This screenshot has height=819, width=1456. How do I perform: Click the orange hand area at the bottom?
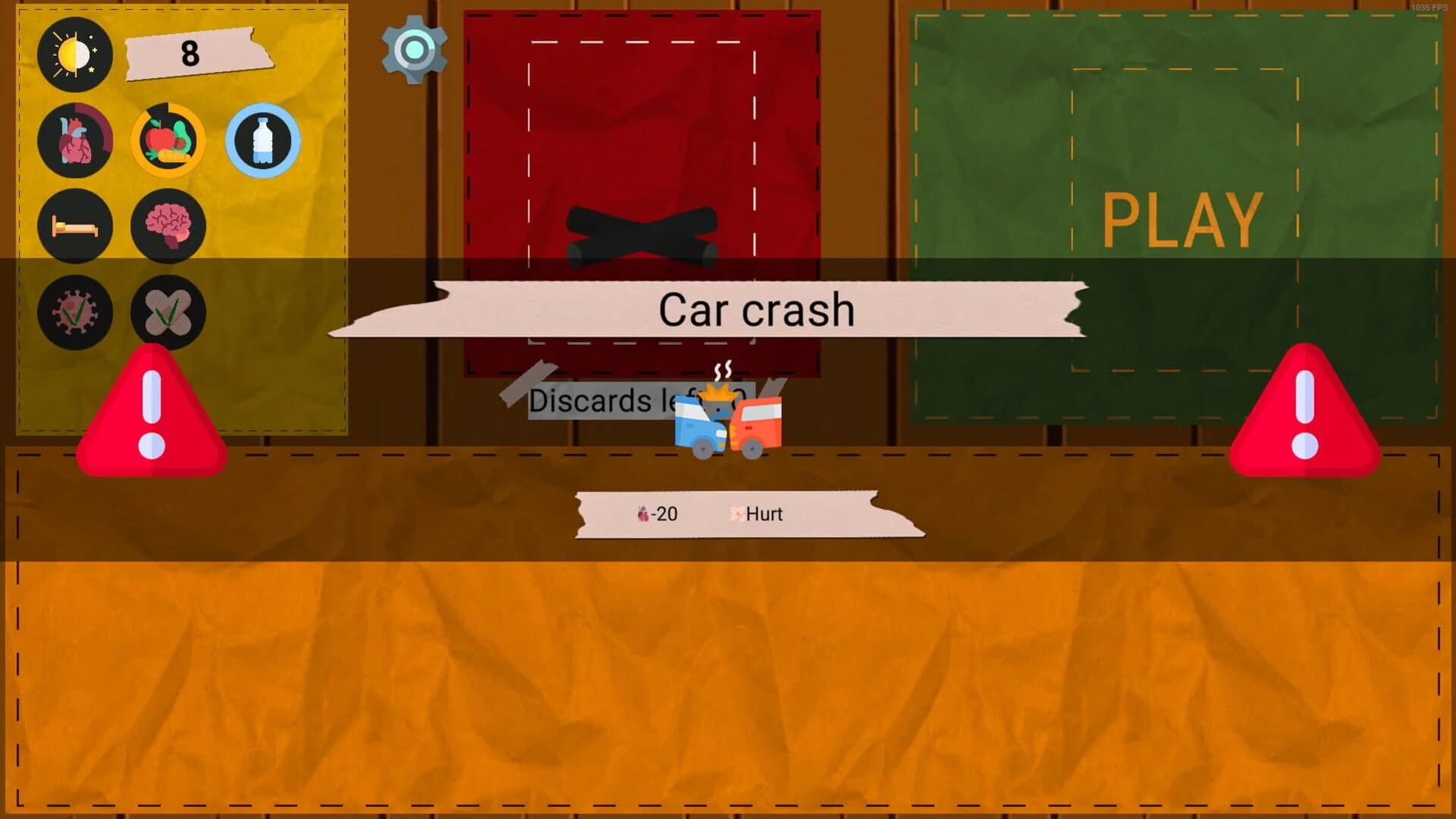click(x=728, y=667)
